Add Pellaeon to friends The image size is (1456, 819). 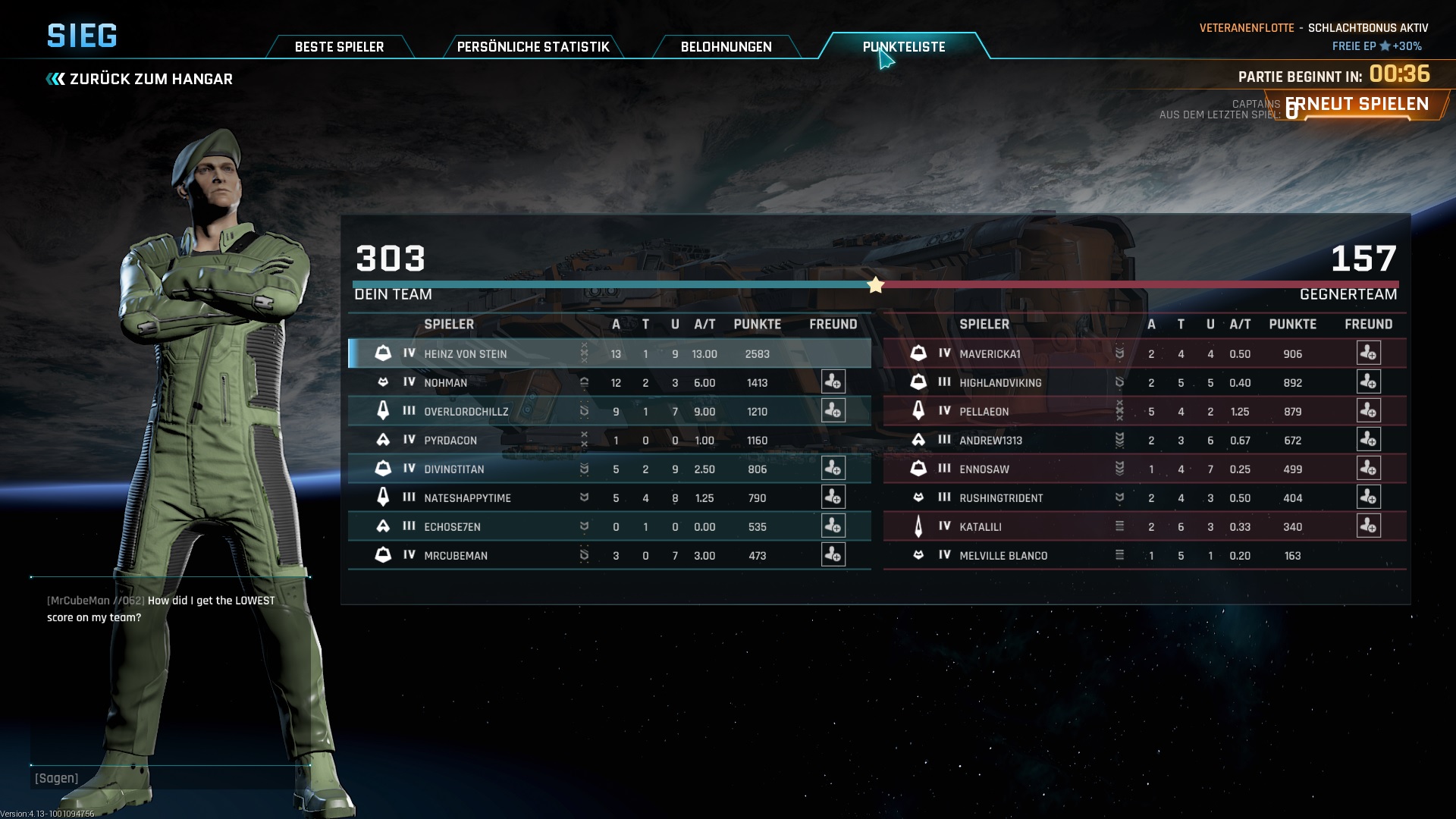(1368, 411)
